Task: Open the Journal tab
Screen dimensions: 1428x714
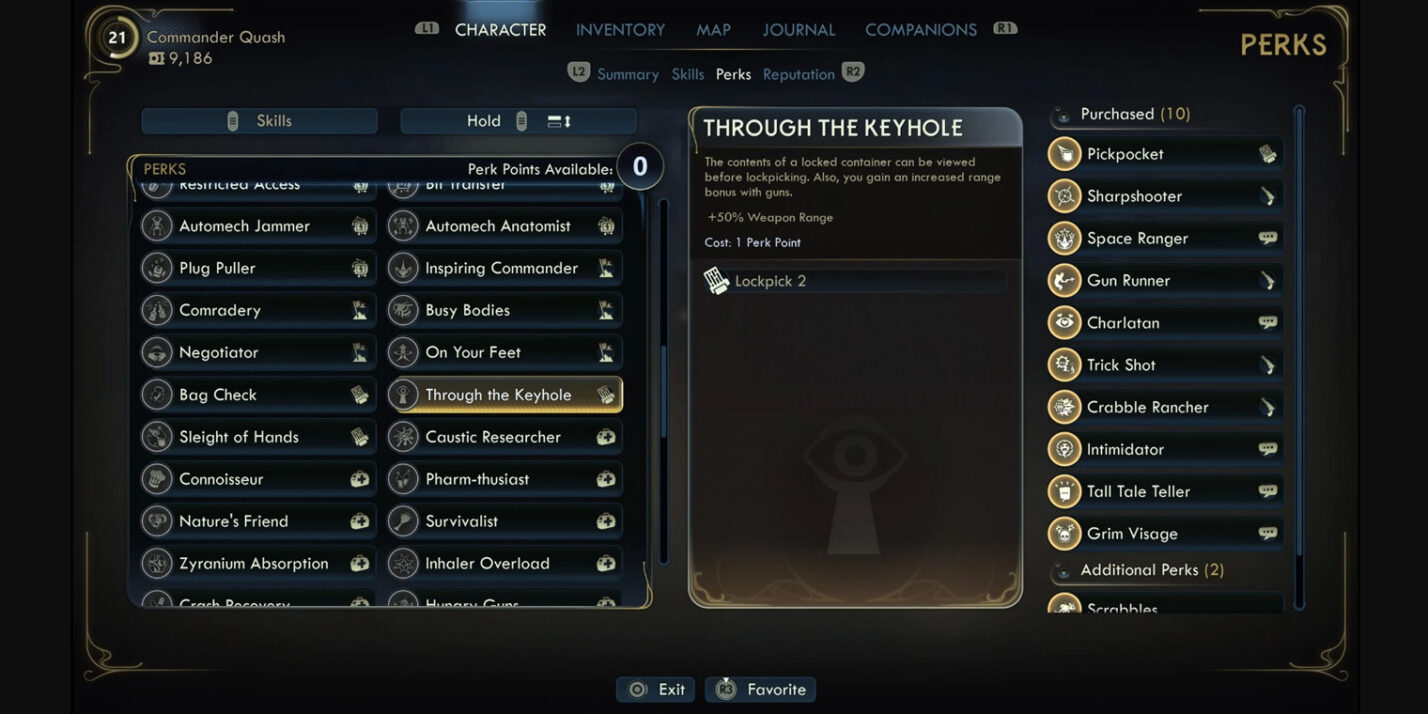Action: pyautogui.click(x=798, y=30)
